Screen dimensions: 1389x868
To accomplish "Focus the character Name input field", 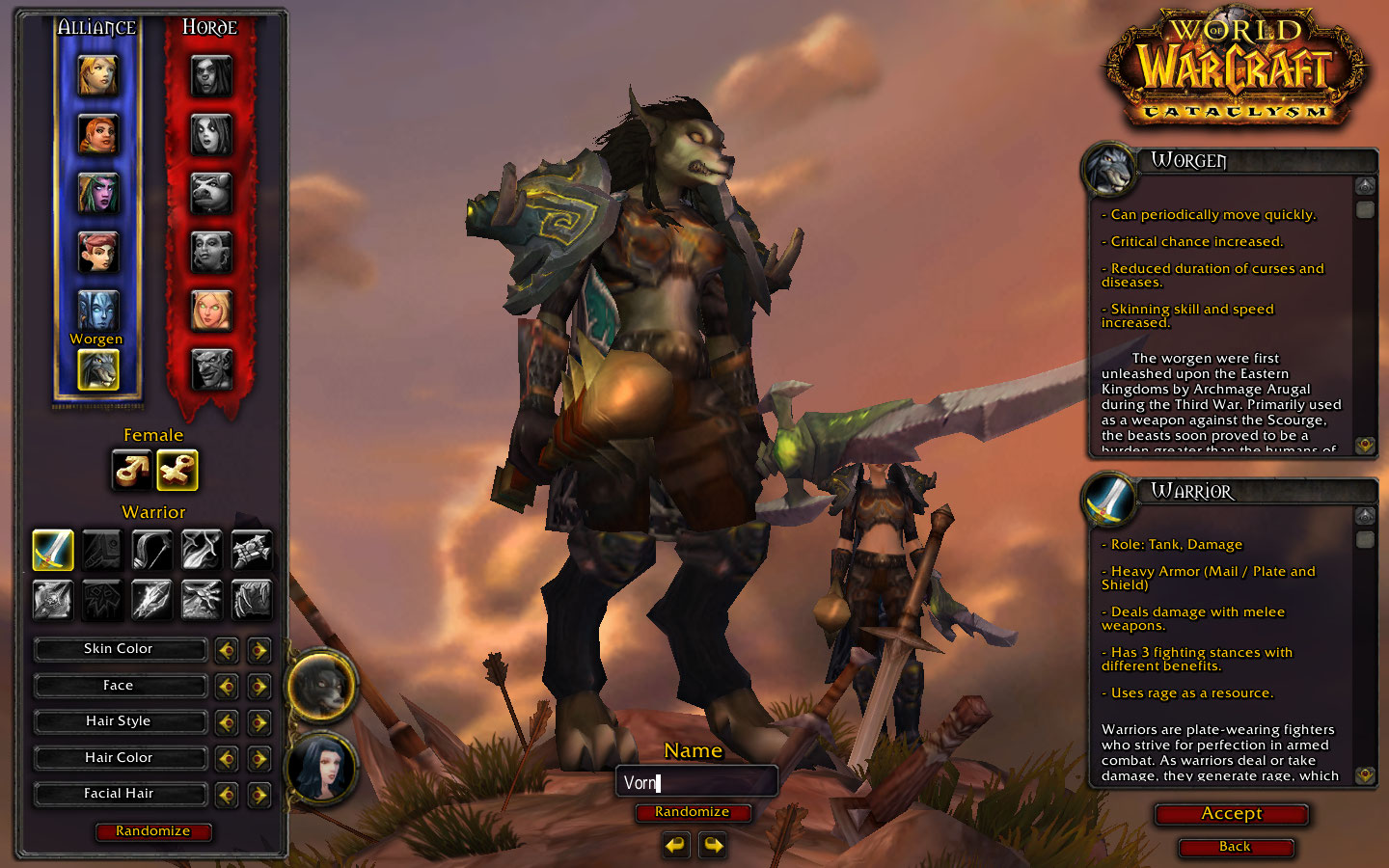I will [696, 782].
